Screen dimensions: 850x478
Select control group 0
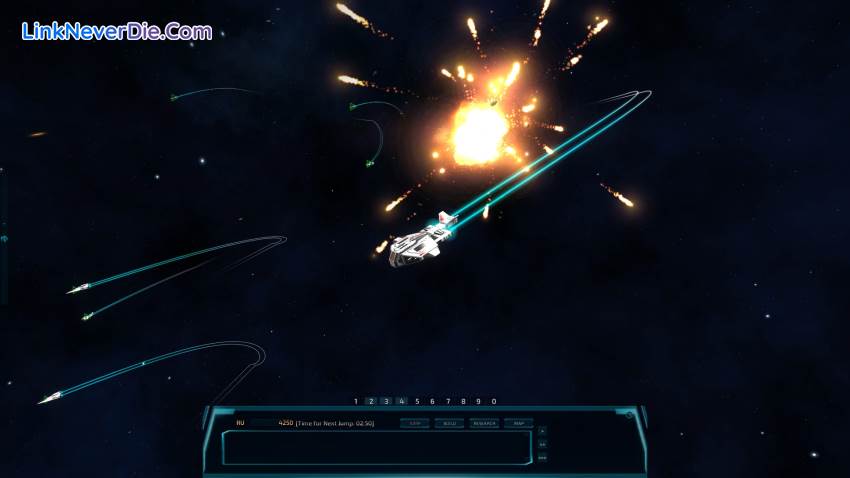pyautogui.click(x=494, y=401)
